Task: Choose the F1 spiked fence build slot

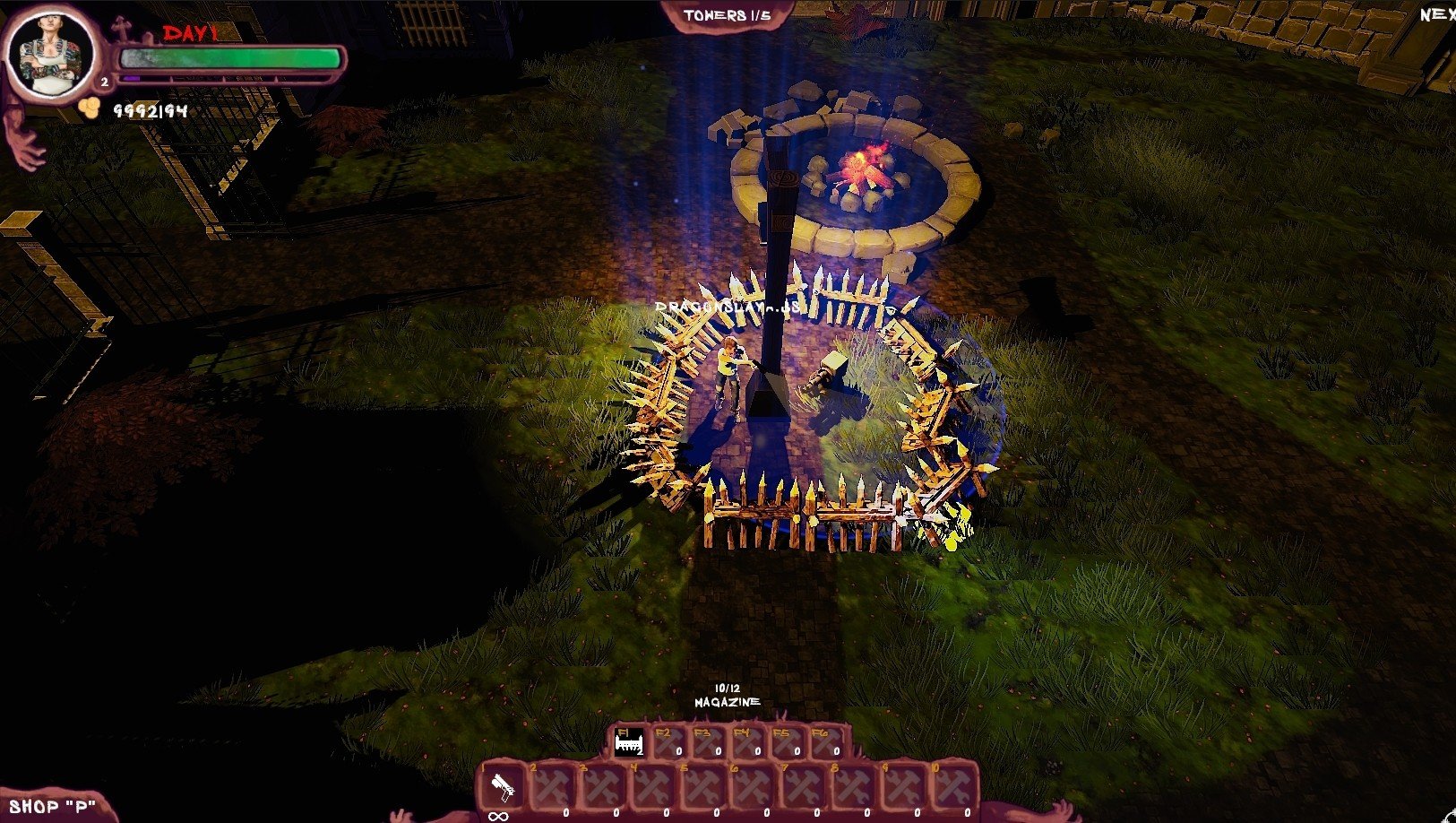Action: click(x=628, y=741)
